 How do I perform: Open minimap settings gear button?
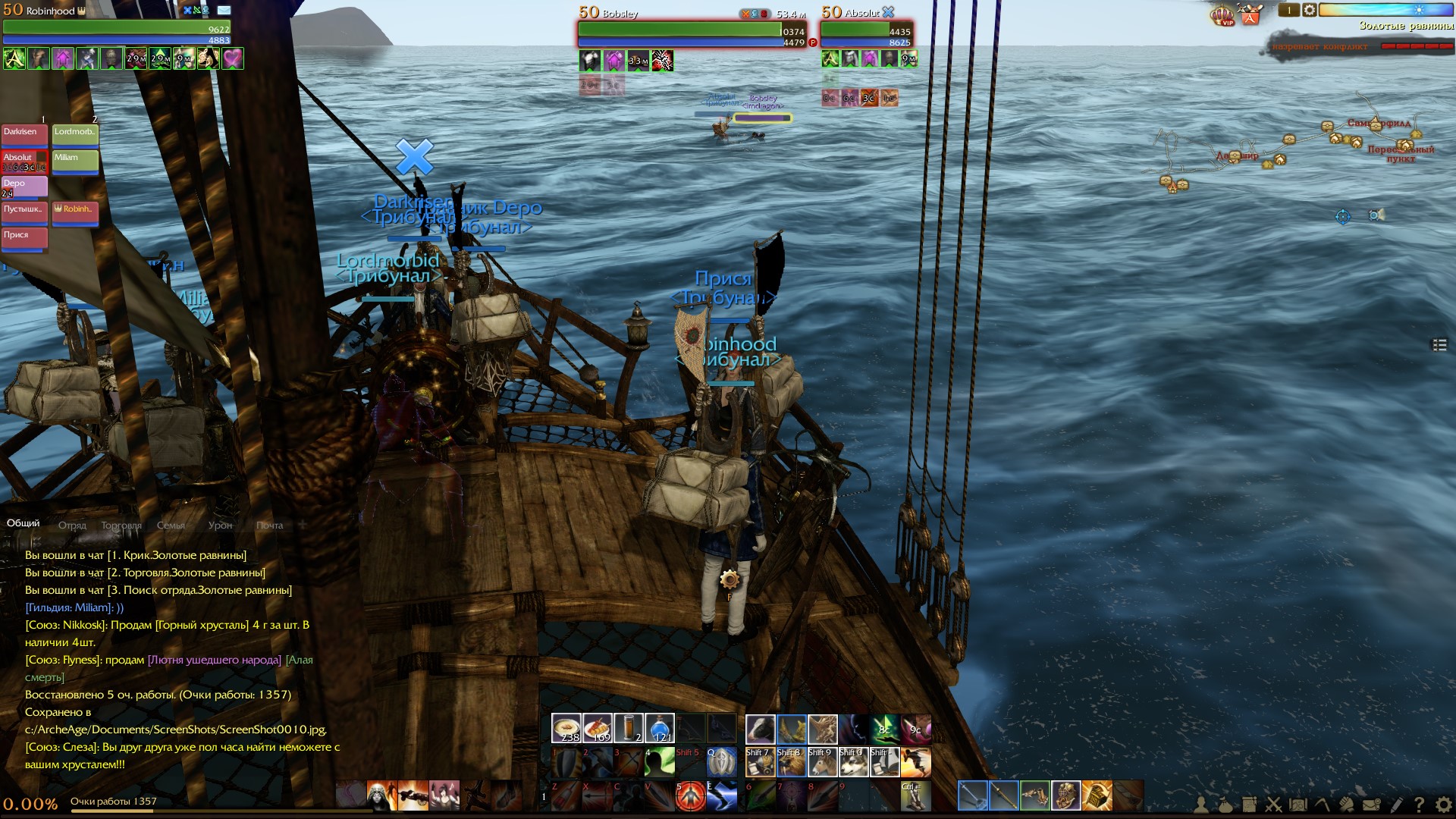(1310, 11)
